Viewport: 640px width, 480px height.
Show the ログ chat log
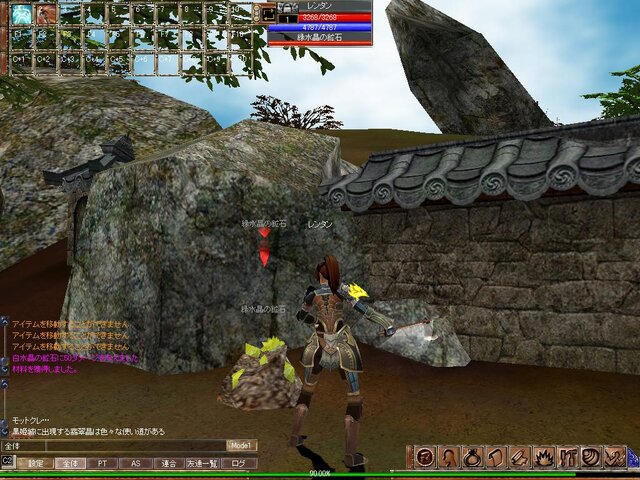point(238,463)
